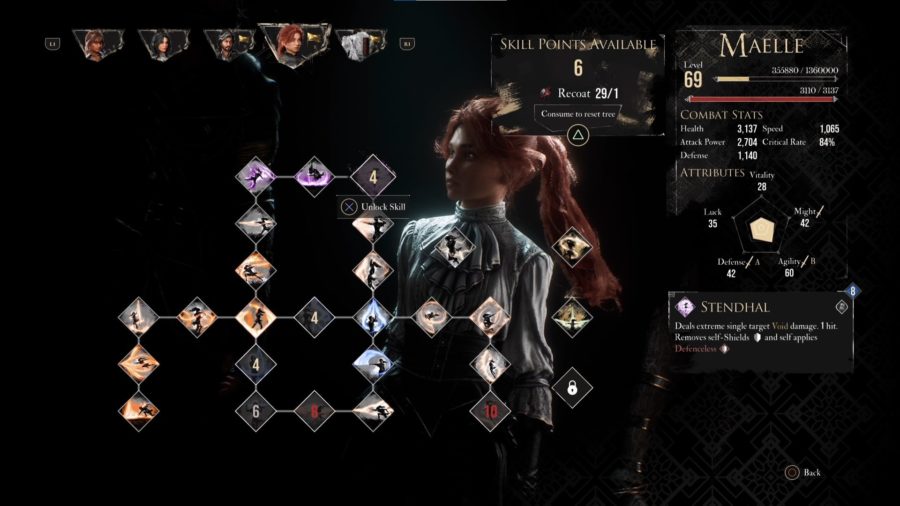The width and height of the screenshot is (900, 506).
Task: Activate the Consume to reset tree option
Action: [577, 133]
